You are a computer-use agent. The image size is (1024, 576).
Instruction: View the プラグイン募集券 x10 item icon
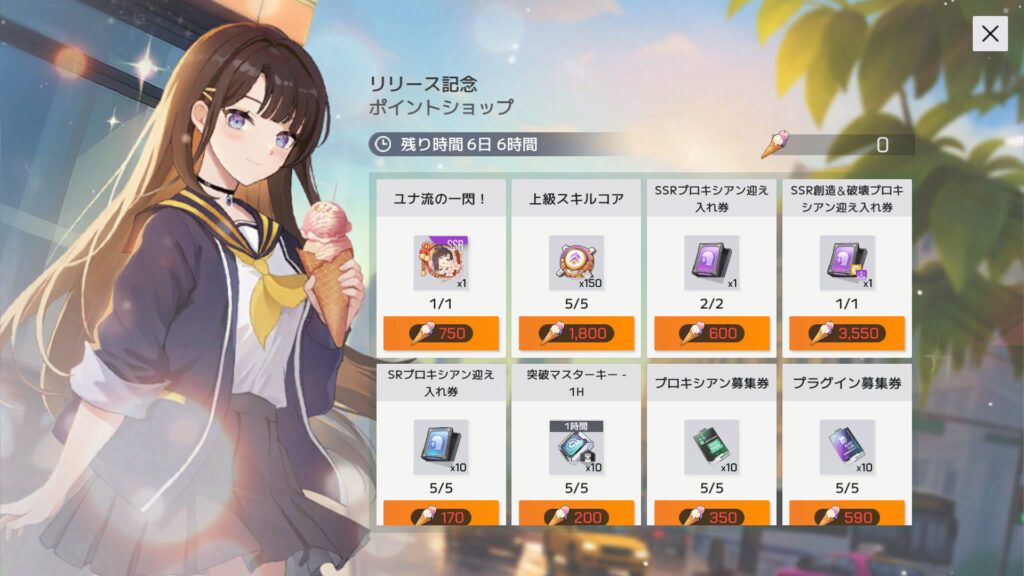pyautogui.click(x=846, y=447)
